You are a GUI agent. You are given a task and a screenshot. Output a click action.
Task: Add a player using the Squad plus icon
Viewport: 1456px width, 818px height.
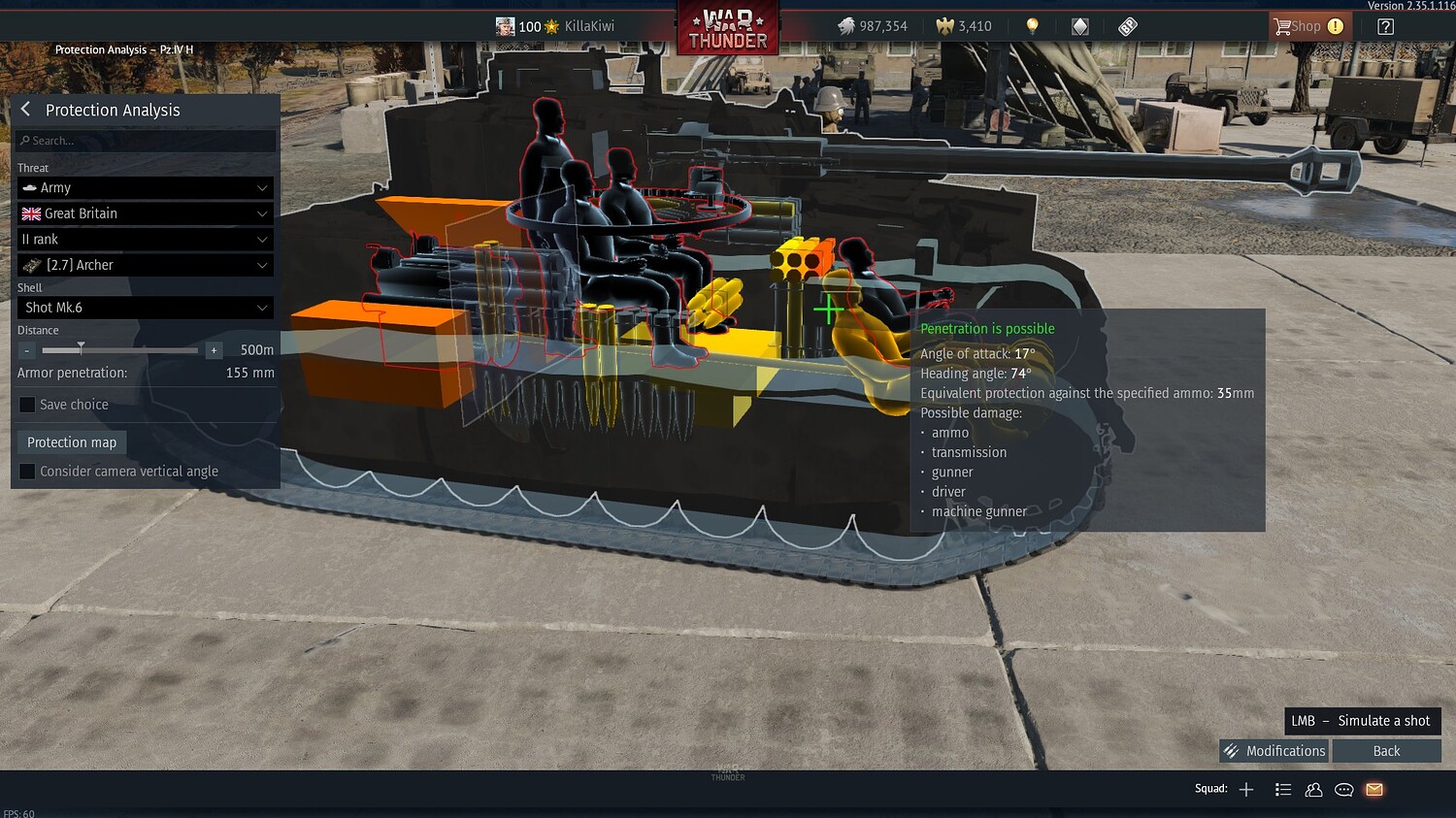click(x=1245, y=789)
